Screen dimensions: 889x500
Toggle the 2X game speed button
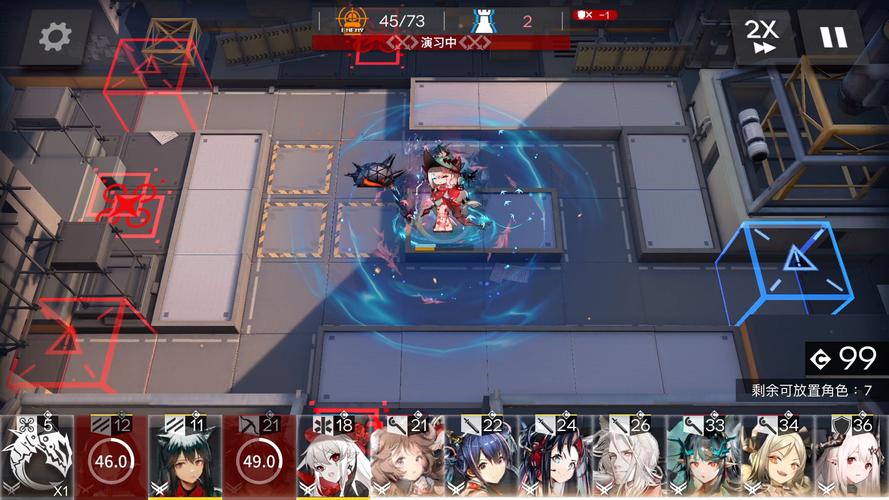coord(764,37)
